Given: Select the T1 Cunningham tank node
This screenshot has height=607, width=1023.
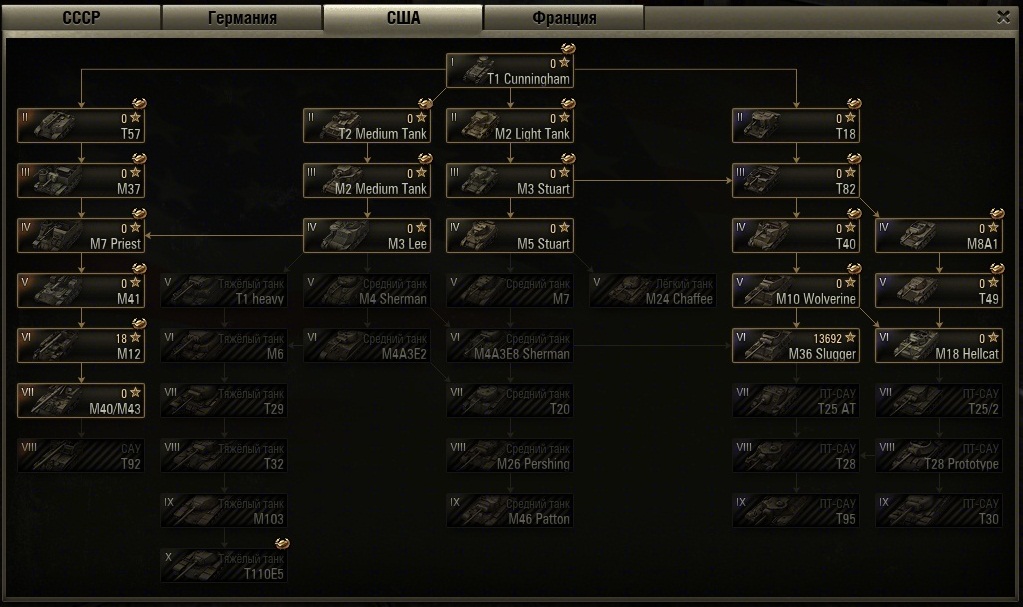Looking at the screenshot, I should click(x=510, y=70).
